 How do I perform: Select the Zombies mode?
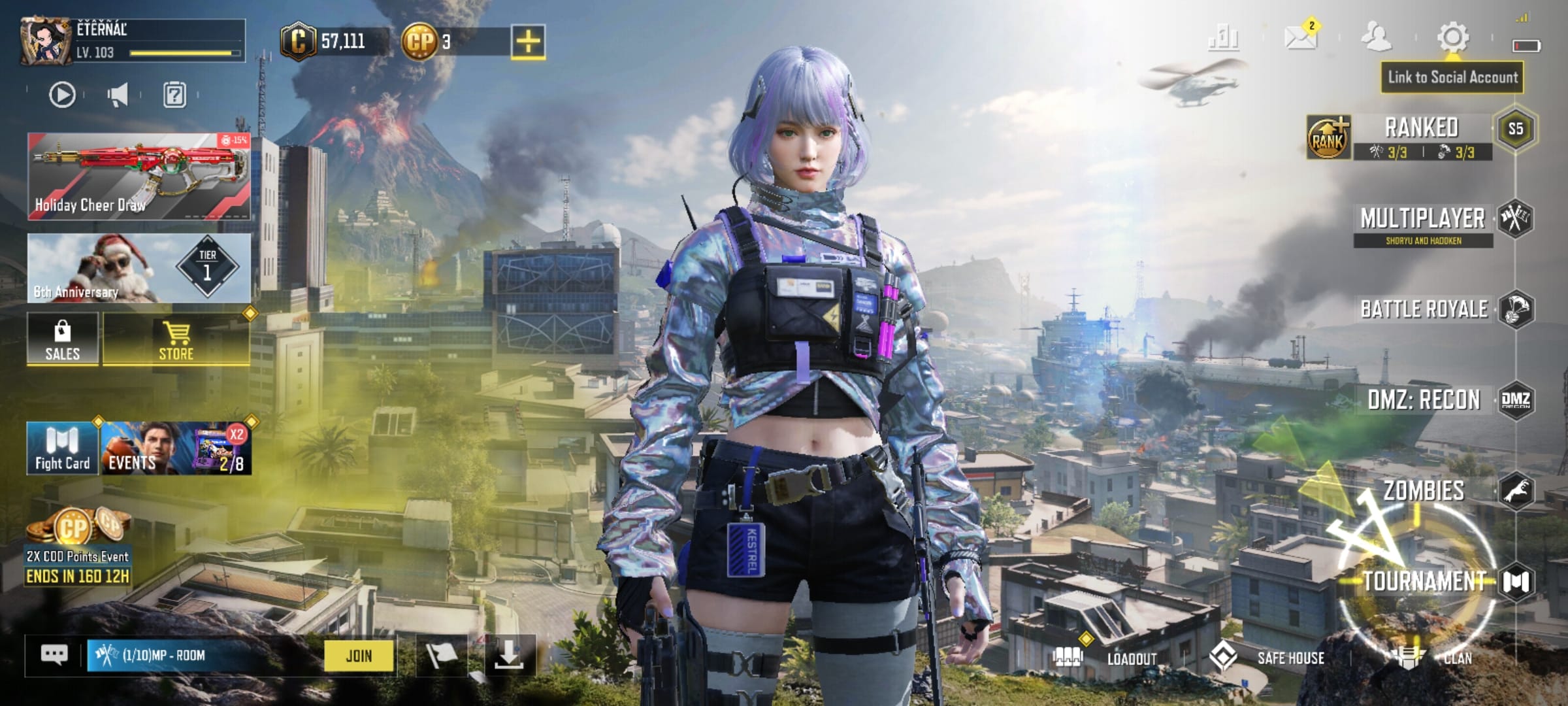tap(1424, 491)
